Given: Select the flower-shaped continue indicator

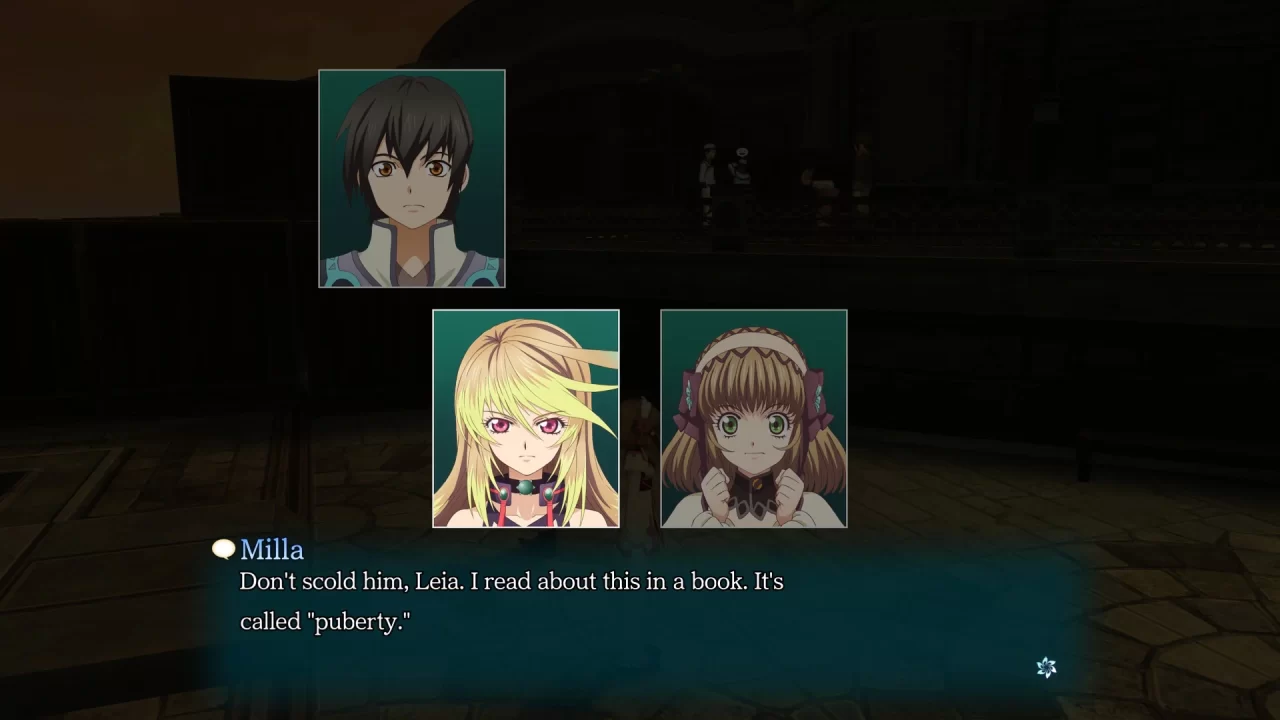Looking at the screenshot, I should 1046,666.
